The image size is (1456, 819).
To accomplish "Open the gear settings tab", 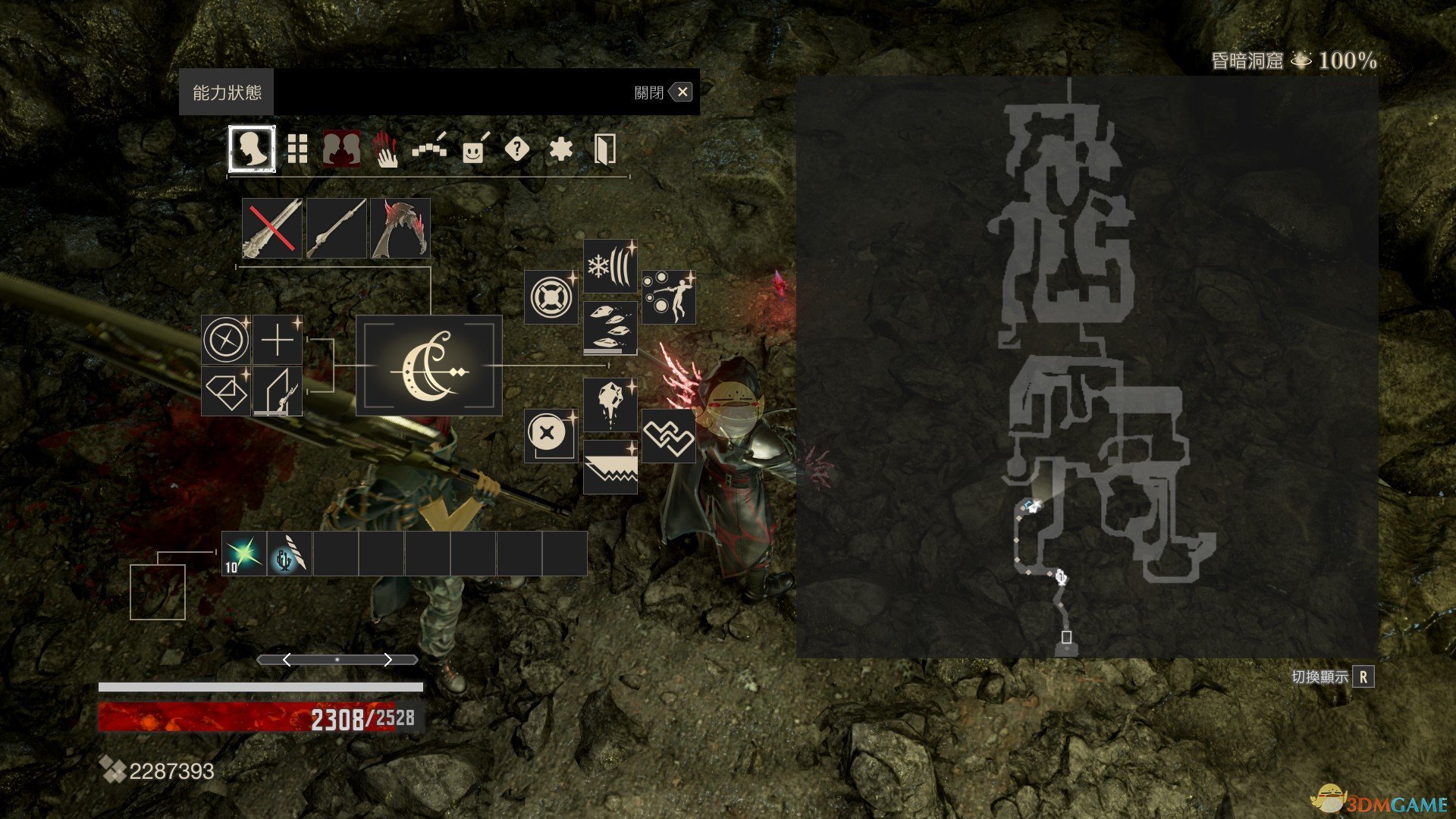I will coord(560,149).
